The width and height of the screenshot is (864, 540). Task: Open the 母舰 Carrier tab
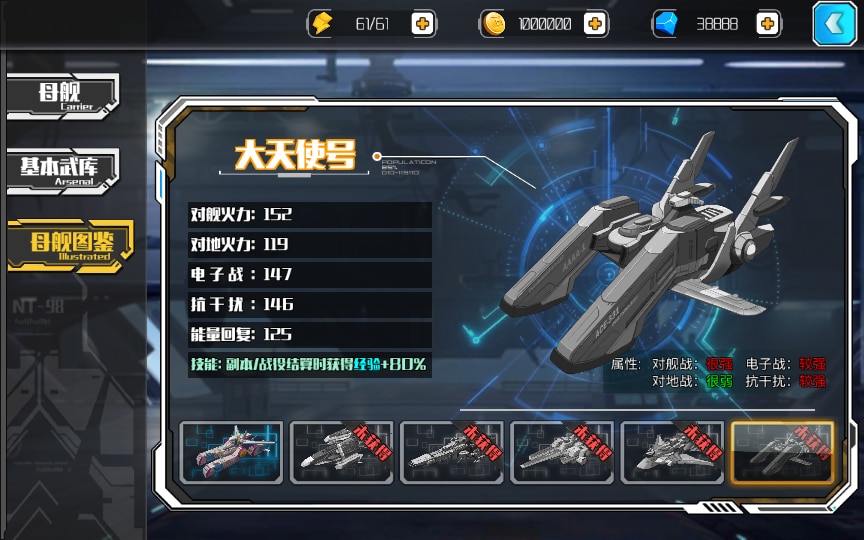coord(63,96)
